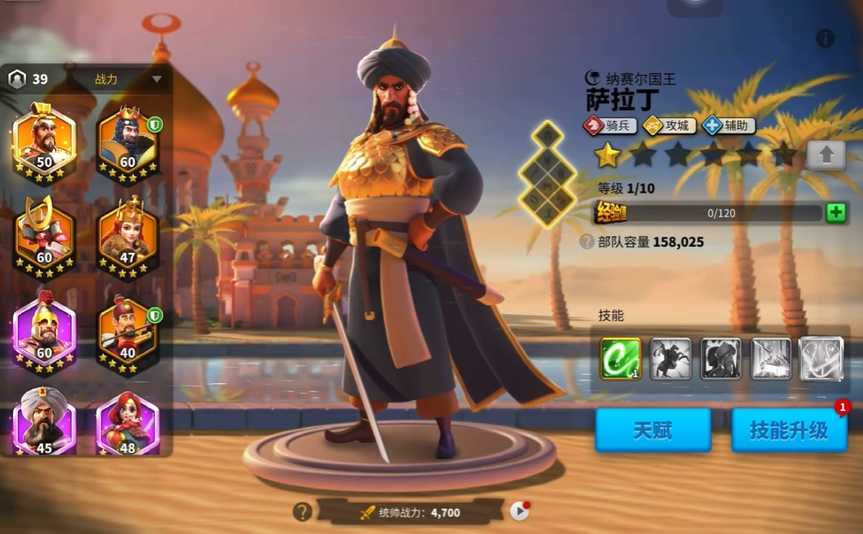
Task: Select the level 50 commander portrait
Action: [43, 143]
